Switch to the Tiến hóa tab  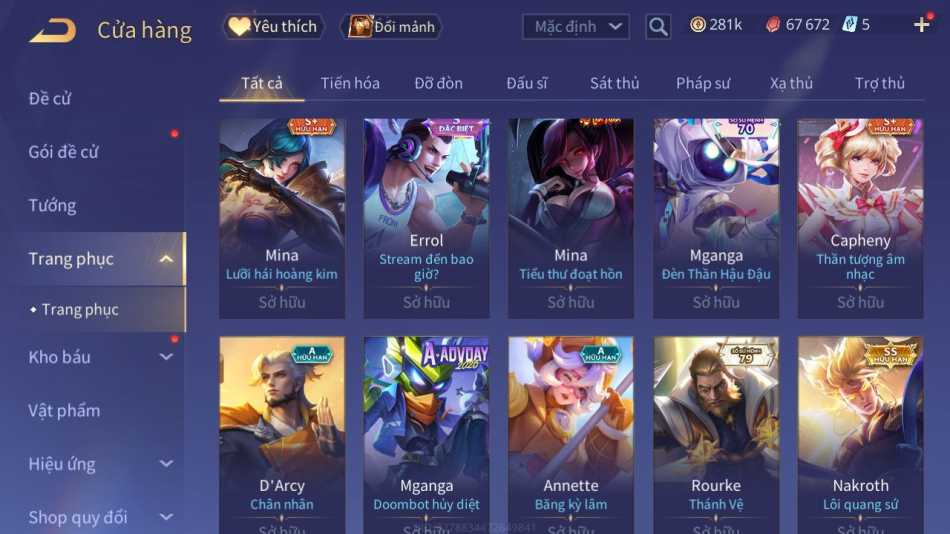[350, 83]
